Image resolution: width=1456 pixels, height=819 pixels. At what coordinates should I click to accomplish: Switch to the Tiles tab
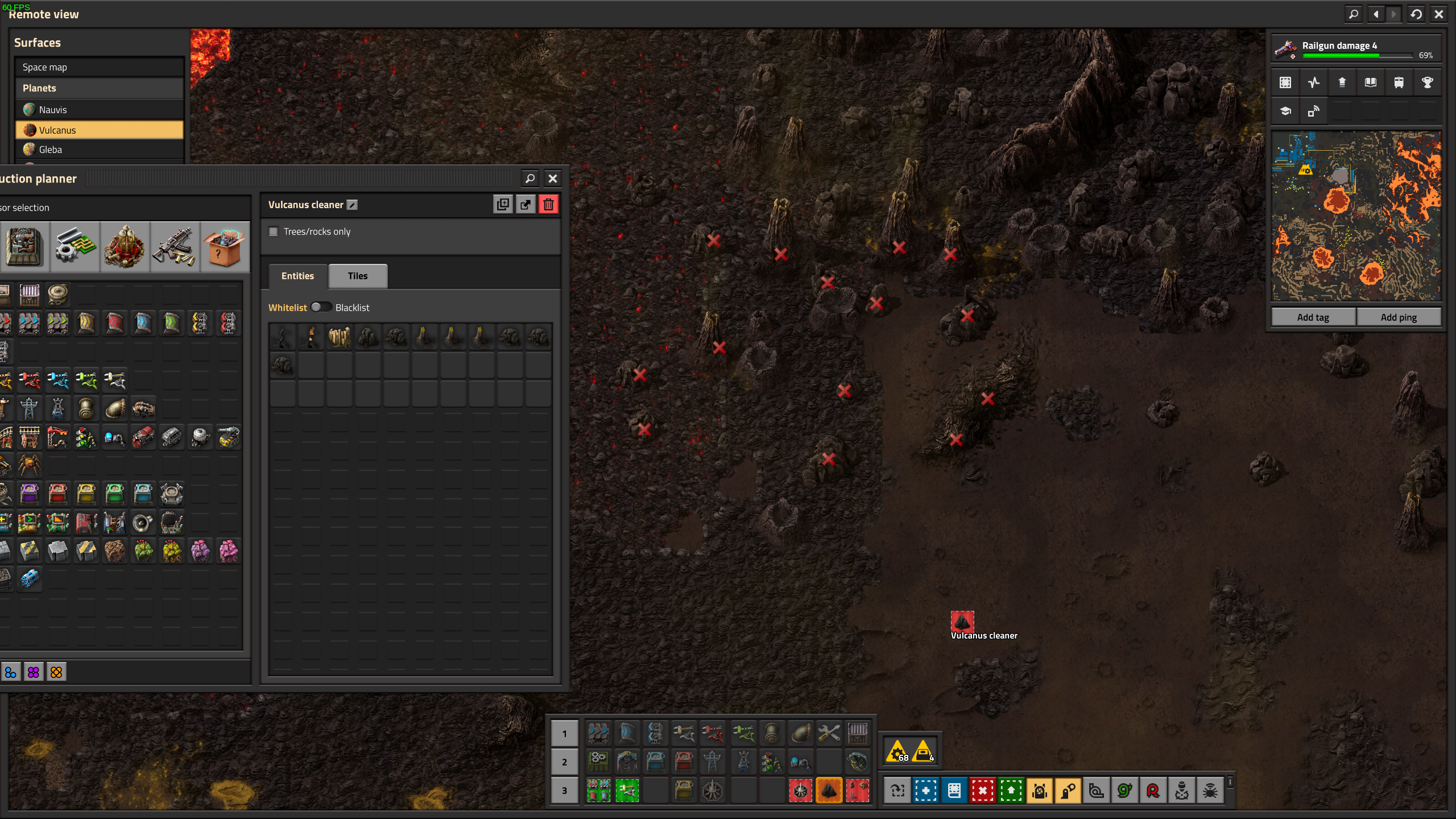click(358, 276)
